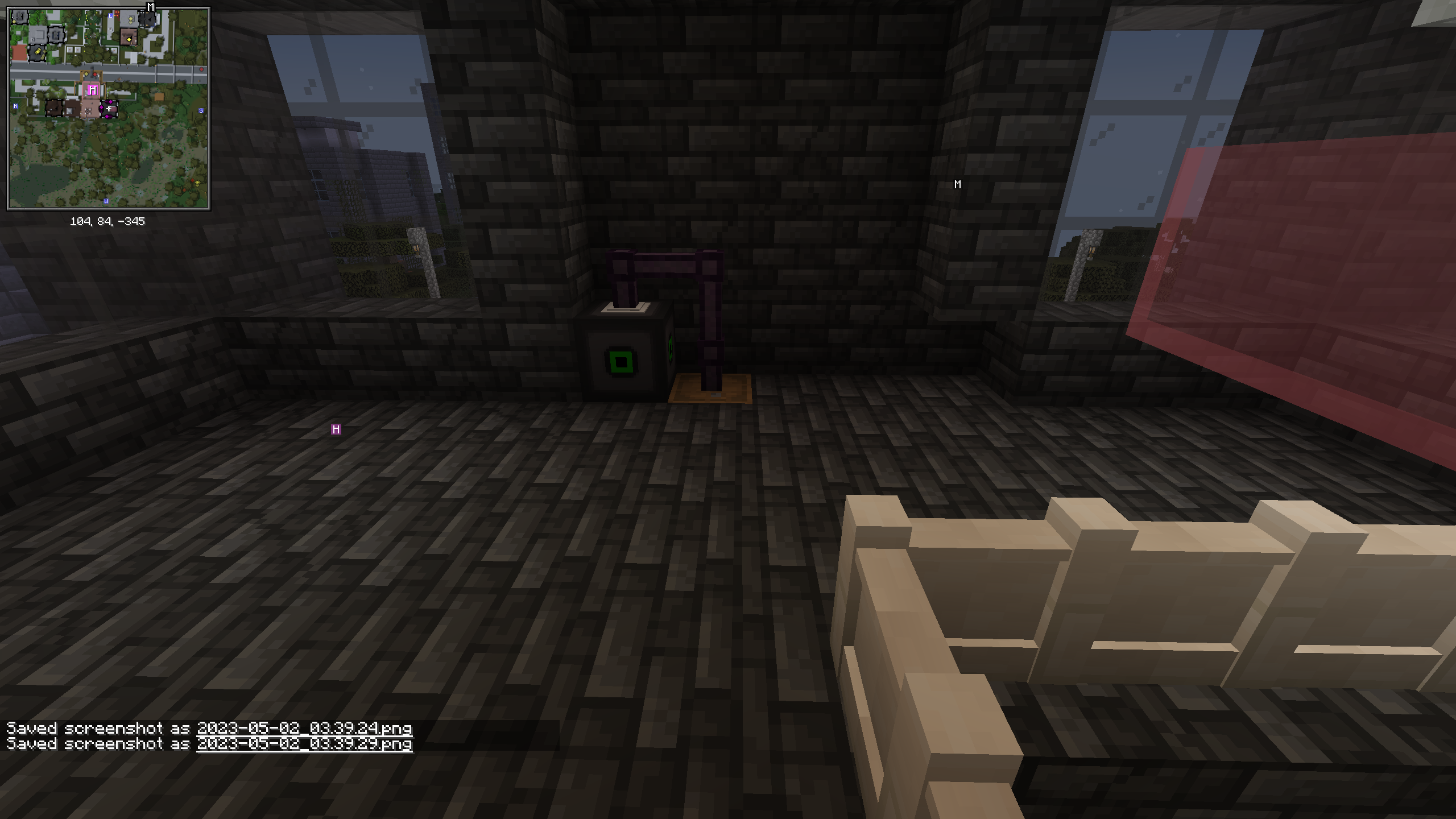The image size is (1456, 819).
Task: Click the W compass letter at the minimap bottom
Action: pyautogui.click(x=106, y=201)
